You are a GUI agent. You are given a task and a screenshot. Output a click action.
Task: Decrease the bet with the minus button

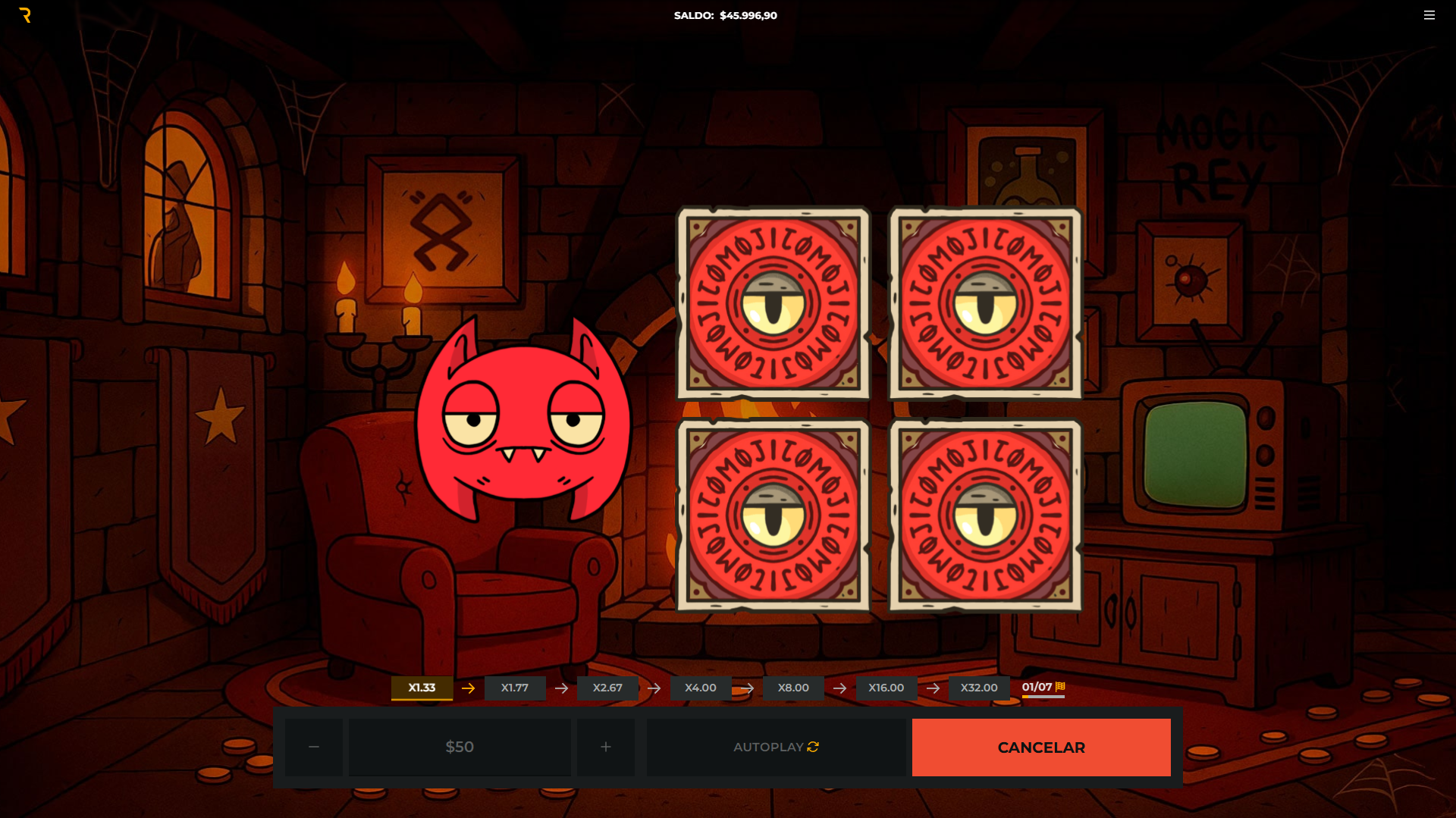tap(314, 747)
